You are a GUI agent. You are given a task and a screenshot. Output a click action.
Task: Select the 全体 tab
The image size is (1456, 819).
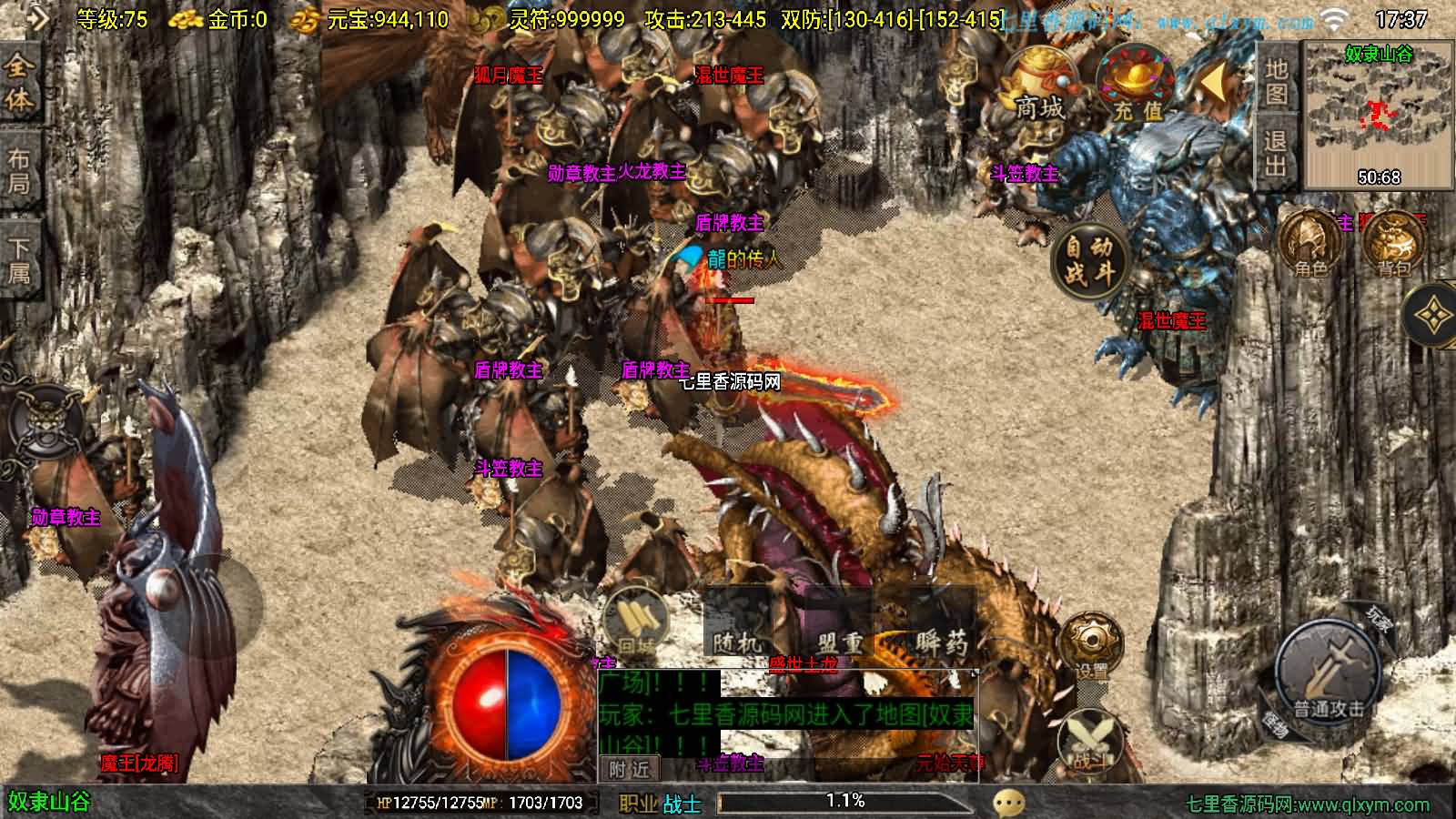coord(19,82)
